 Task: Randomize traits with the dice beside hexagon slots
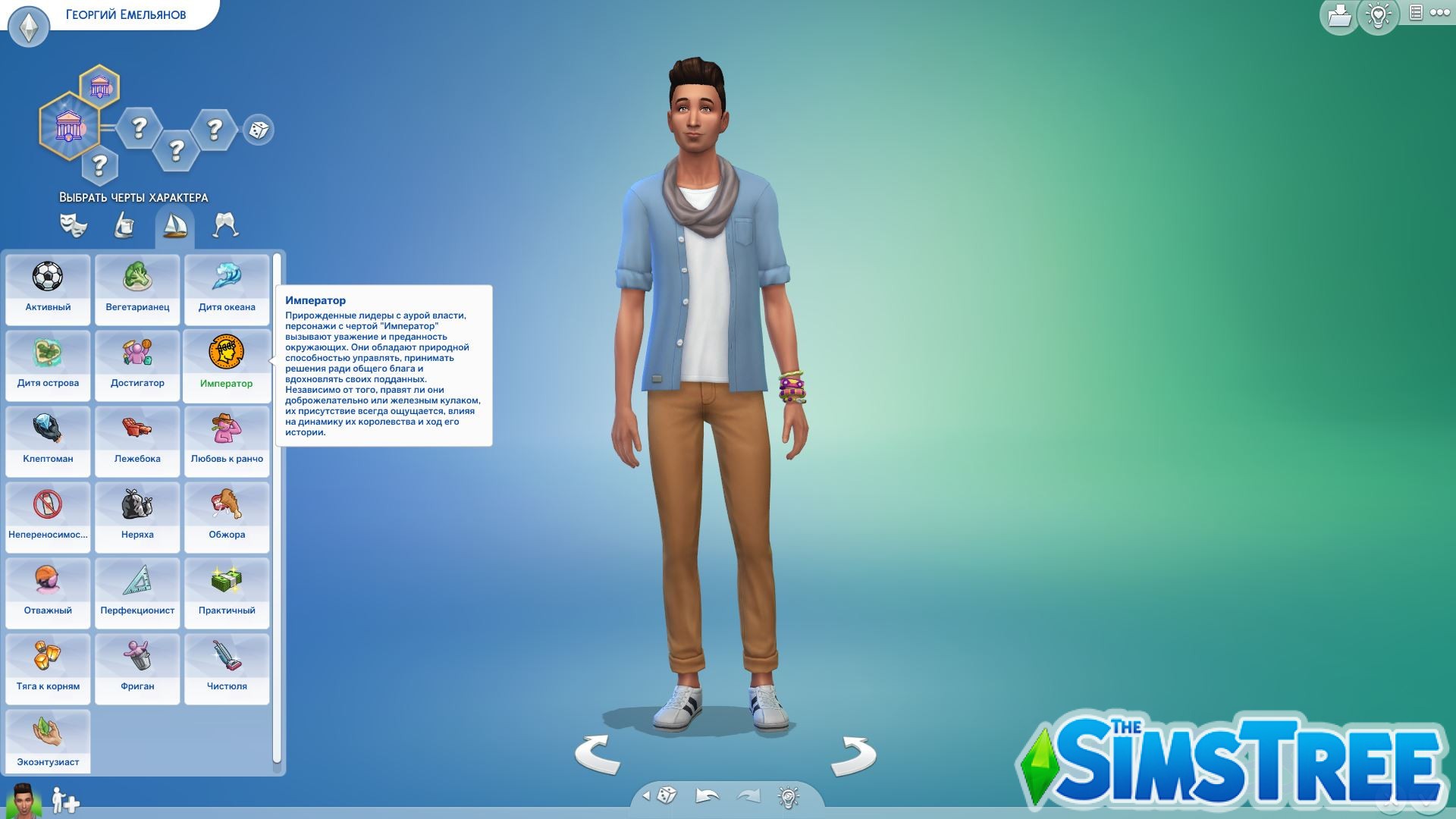259,130
